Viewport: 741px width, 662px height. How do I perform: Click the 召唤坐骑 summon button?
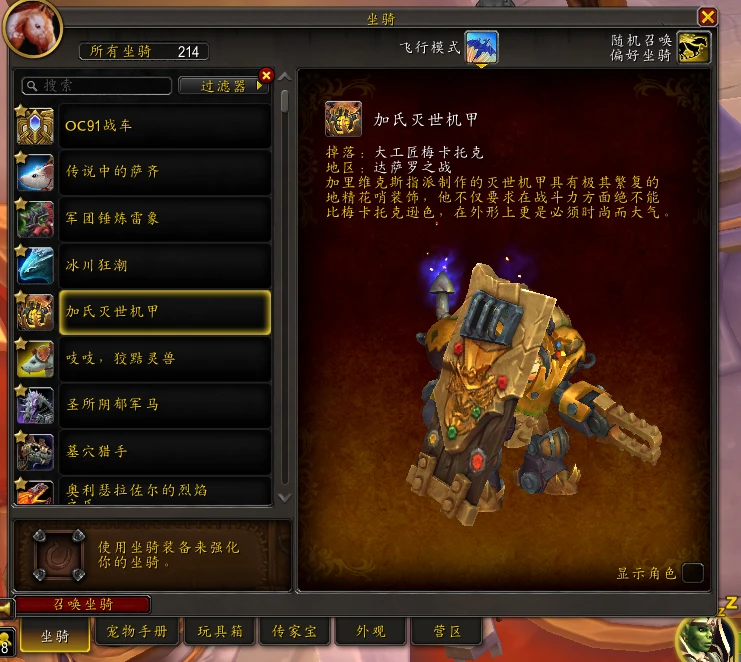83,605
